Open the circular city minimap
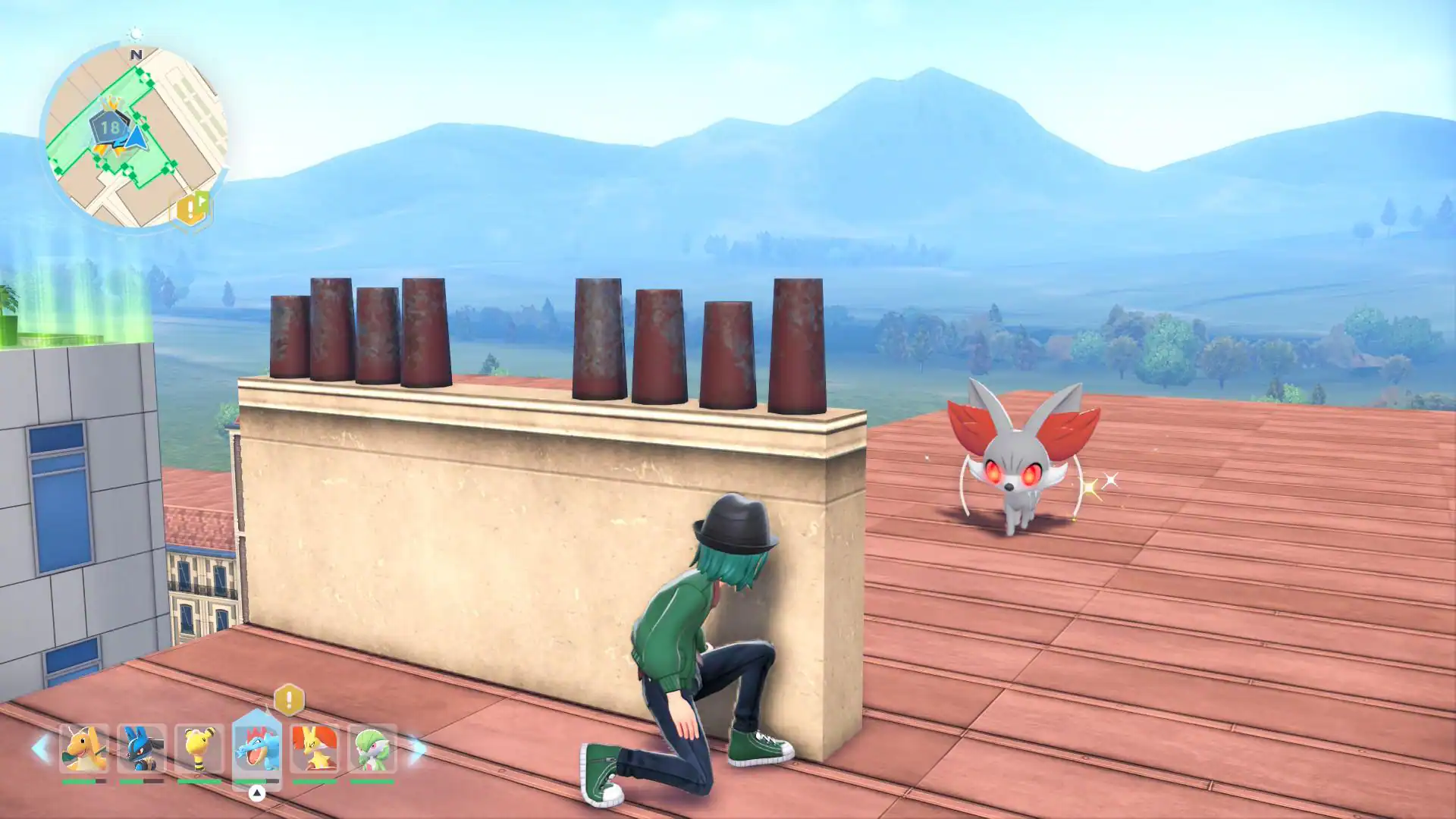Screen dimensions: 1456x819 [136, 136]
